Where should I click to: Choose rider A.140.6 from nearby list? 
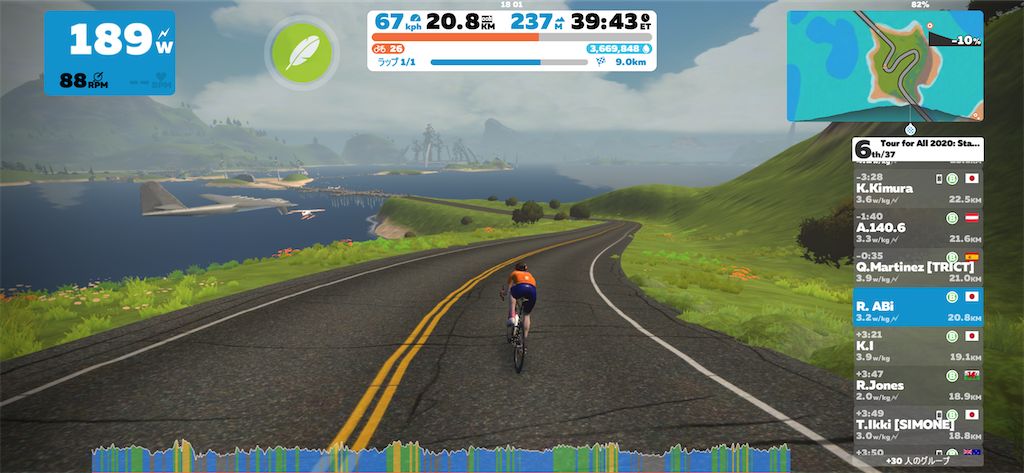click(917, 227)
